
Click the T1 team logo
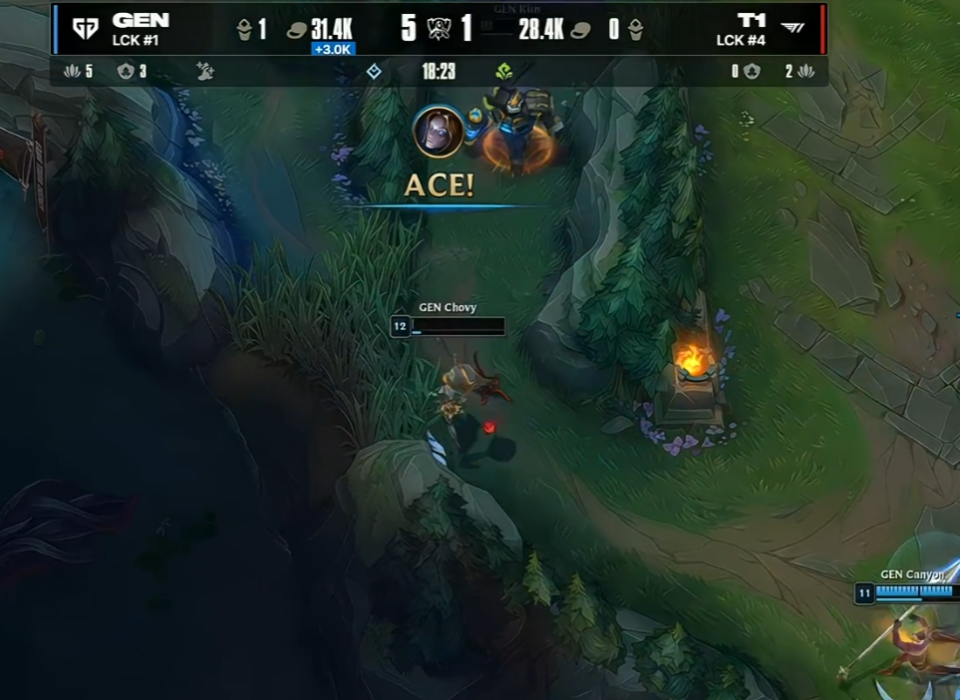792,28
